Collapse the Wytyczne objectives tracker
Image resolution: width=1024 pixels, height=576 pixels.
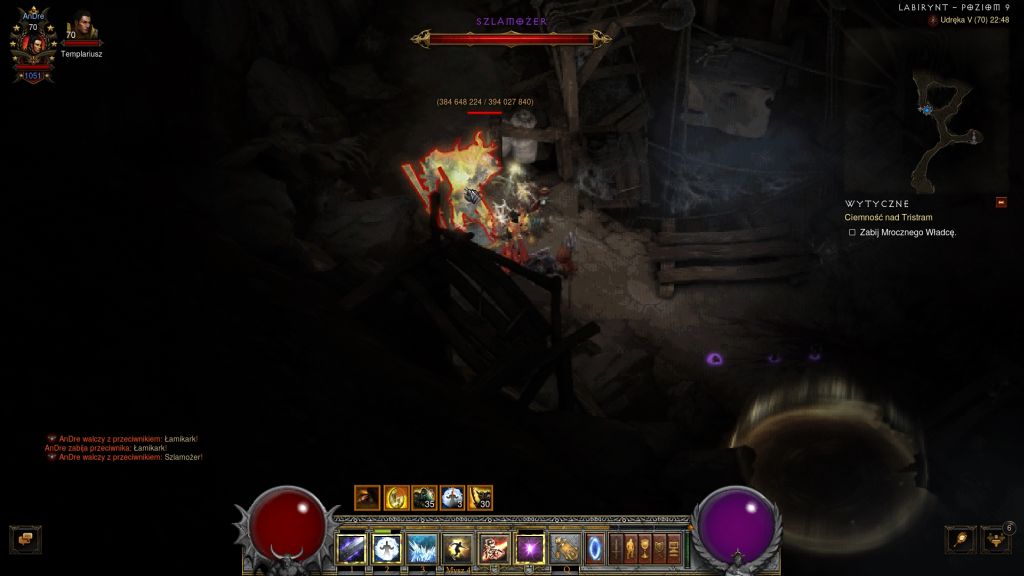coord(1001,203)
